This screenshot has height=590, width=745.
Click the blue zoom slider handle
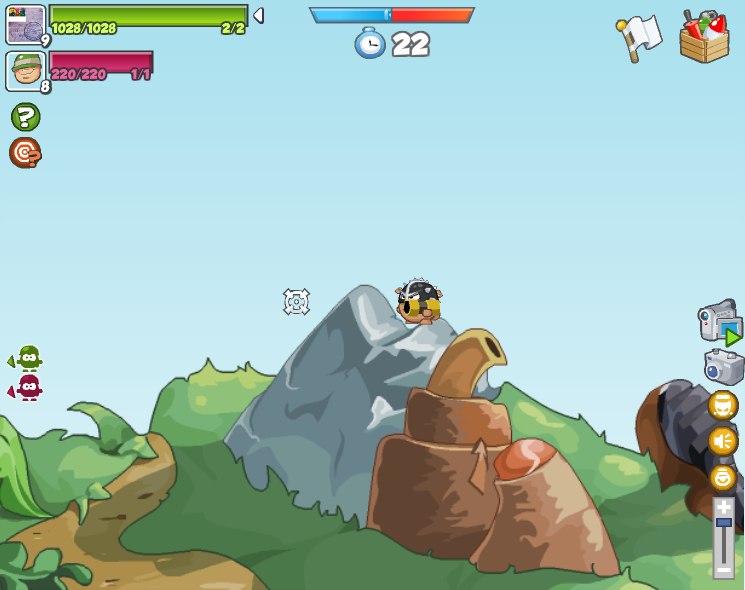pyautogui.click(x=723, y=523)
